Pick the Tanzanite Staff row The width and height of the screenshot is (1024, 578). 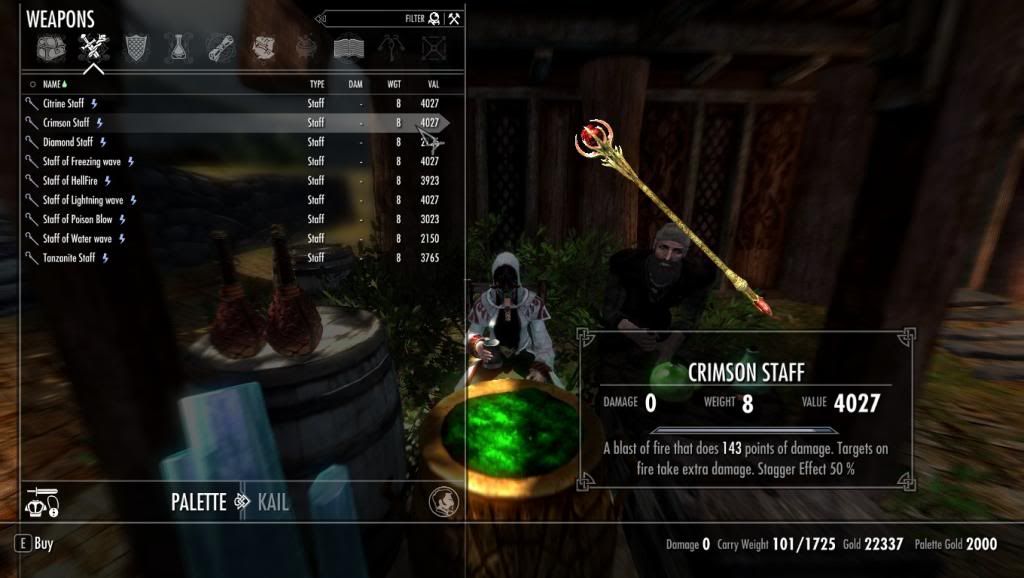tap(69, 258)
